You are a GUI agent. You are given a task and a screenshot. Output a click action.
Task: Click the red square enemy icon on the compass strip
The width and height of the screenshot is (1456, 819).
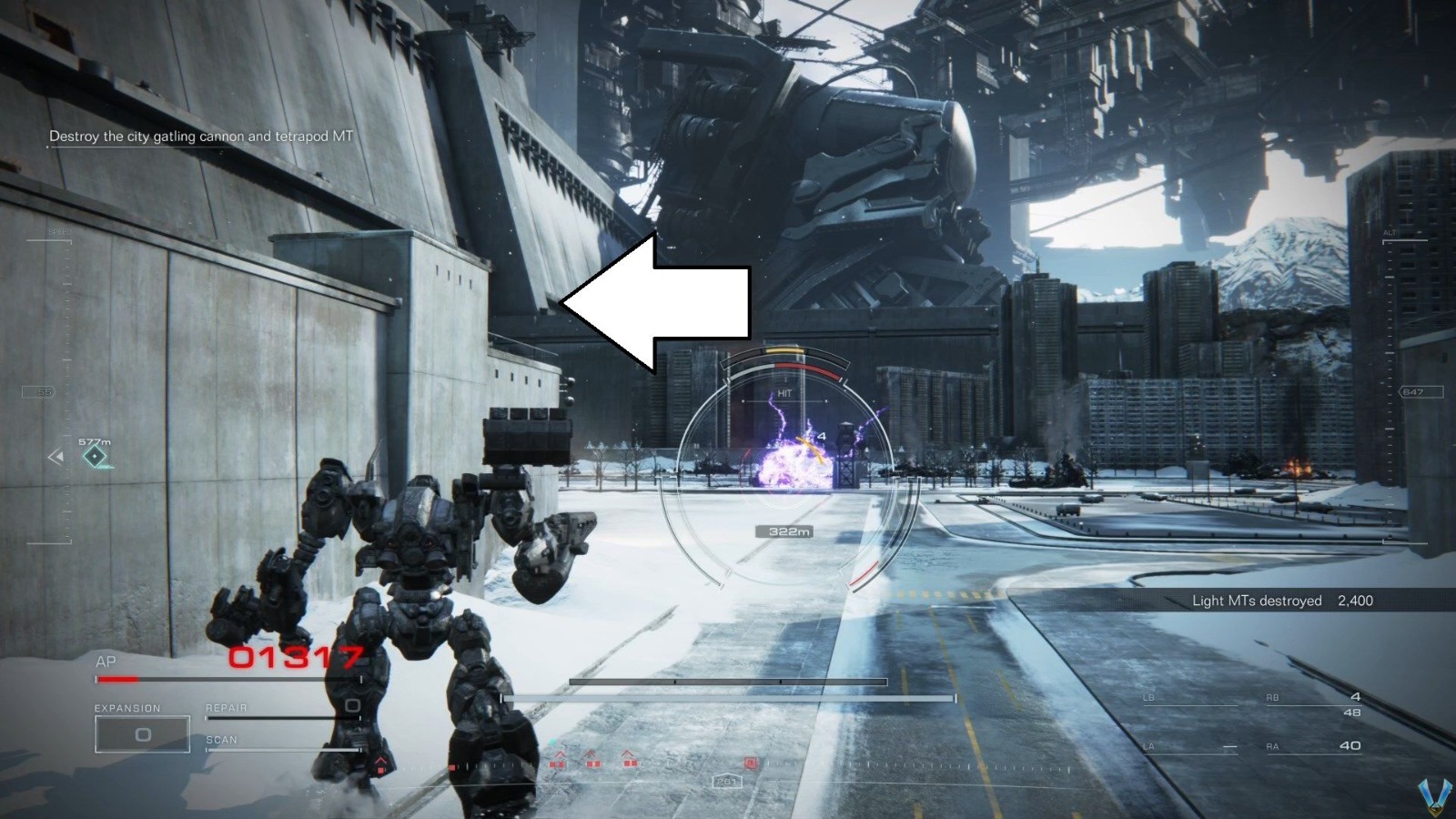point(751,763)
